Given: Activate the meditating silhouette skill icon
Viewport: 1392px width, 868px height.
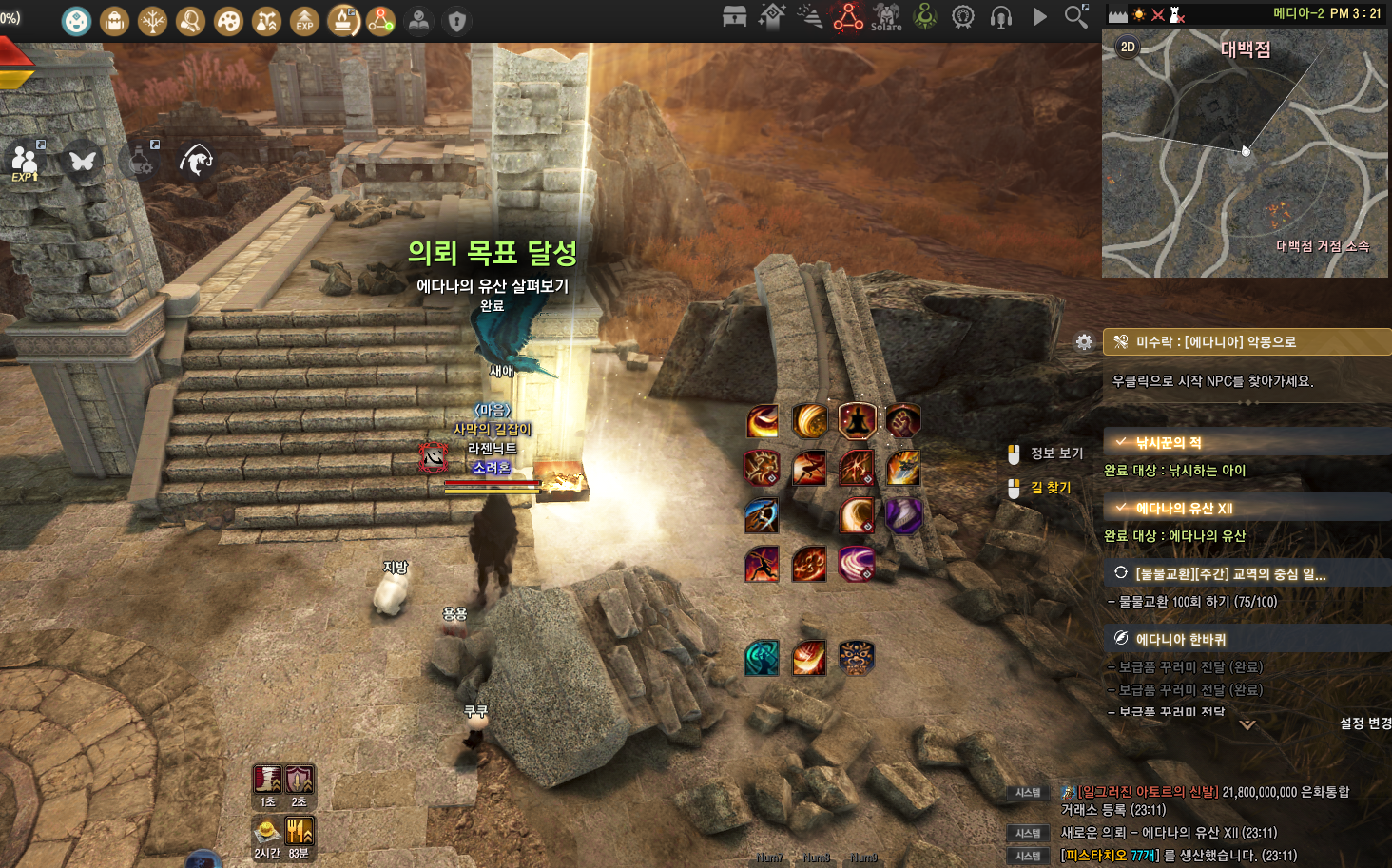Looking at the screenshot, I should pos(857,419).
